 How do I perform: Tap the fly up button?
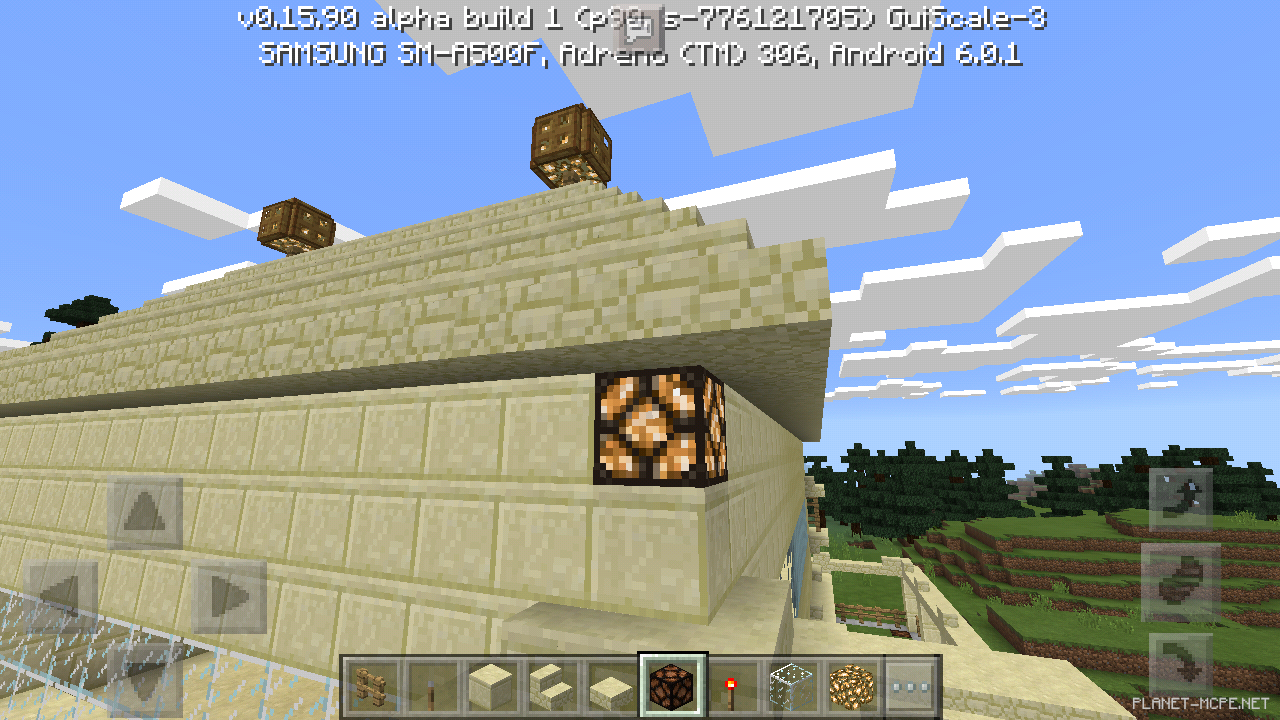click(1181, 499)
